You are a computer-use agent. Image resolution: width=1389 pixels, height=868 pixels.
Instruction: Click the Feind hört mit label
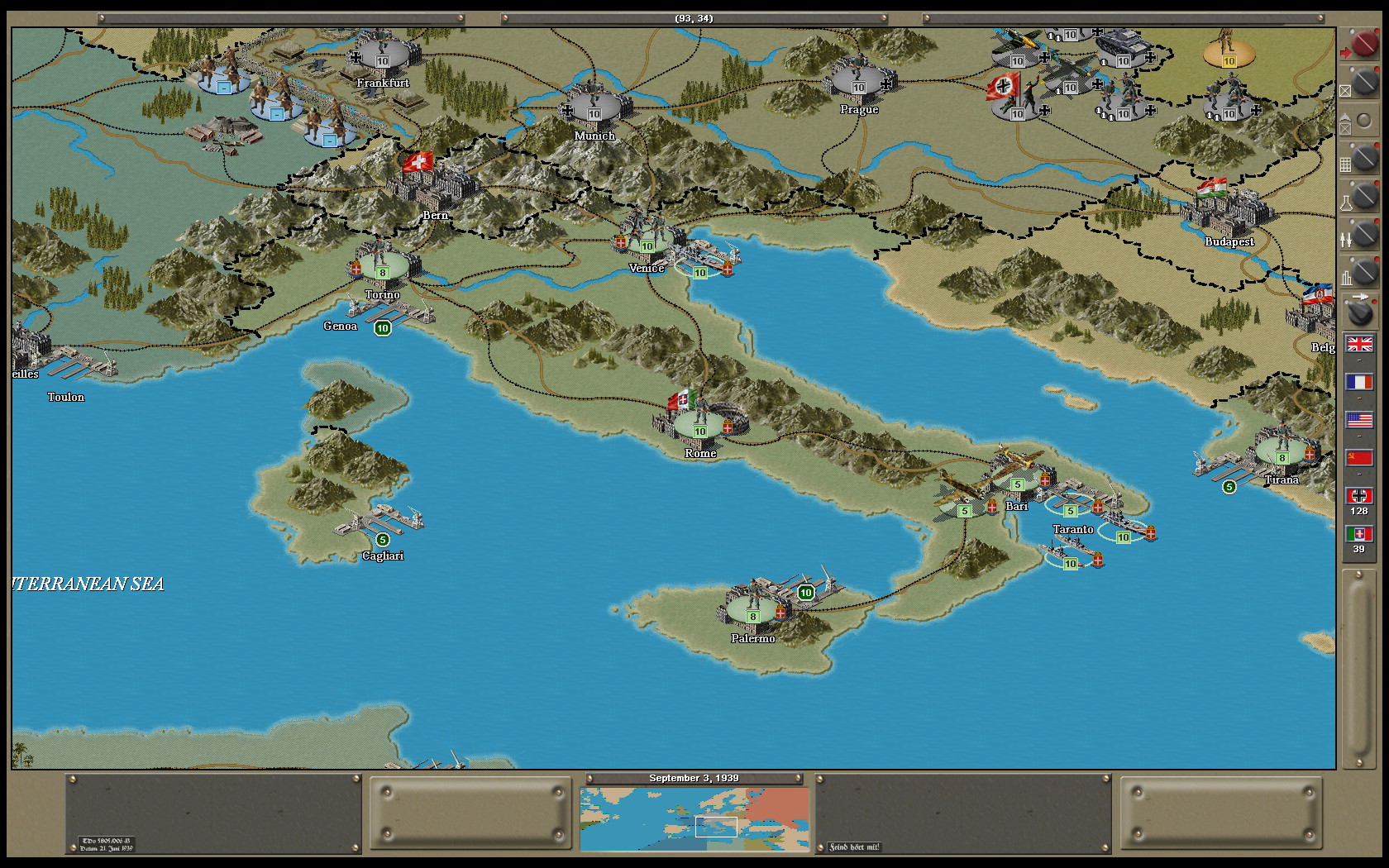click(x=853, y=846)
